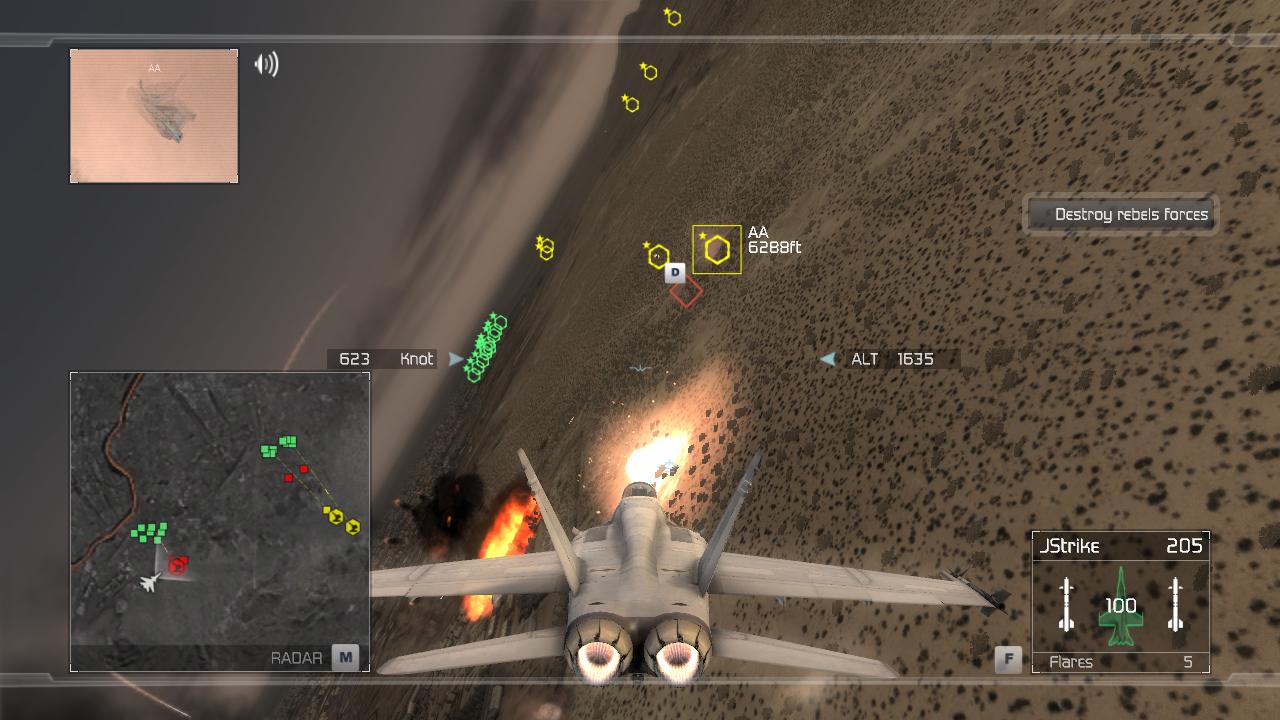Select the boxed AA target marker
Image resolution: width=1280 pixels, height=720 pixels.
click(x=717, y=249)
